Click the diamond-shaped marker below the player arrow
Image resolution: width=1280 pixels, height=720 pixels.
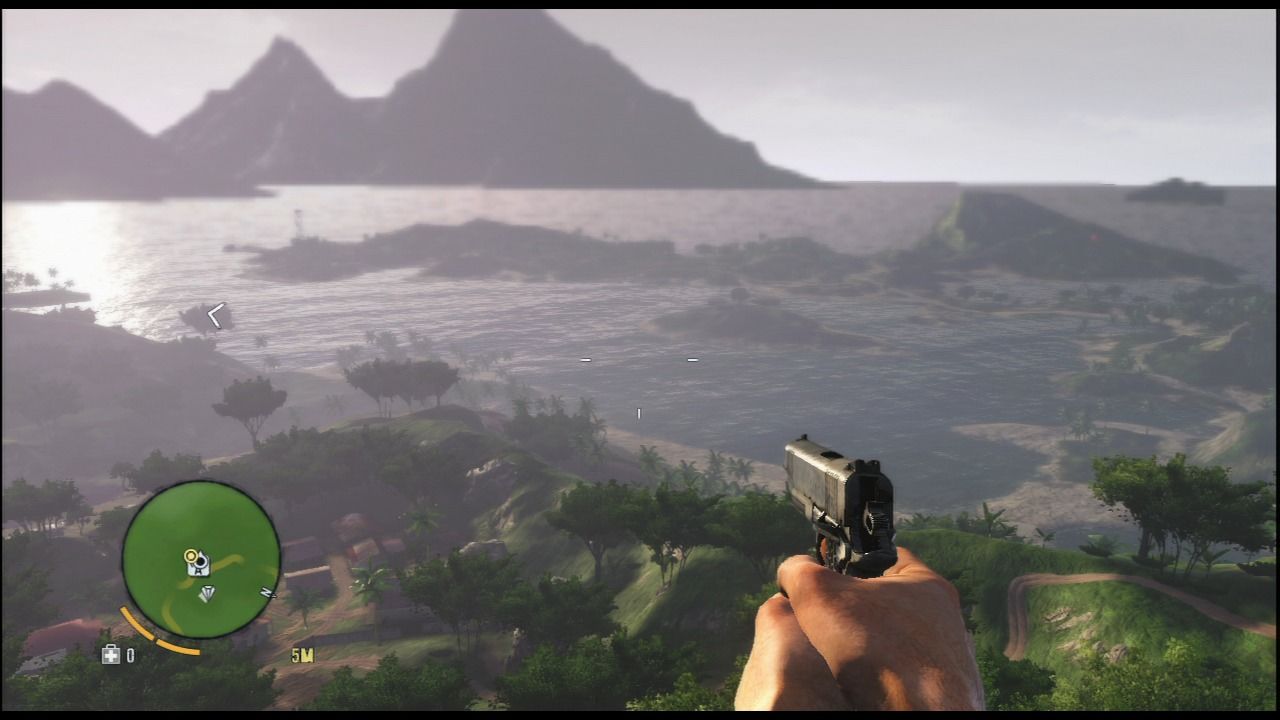[x=208, y=593]
